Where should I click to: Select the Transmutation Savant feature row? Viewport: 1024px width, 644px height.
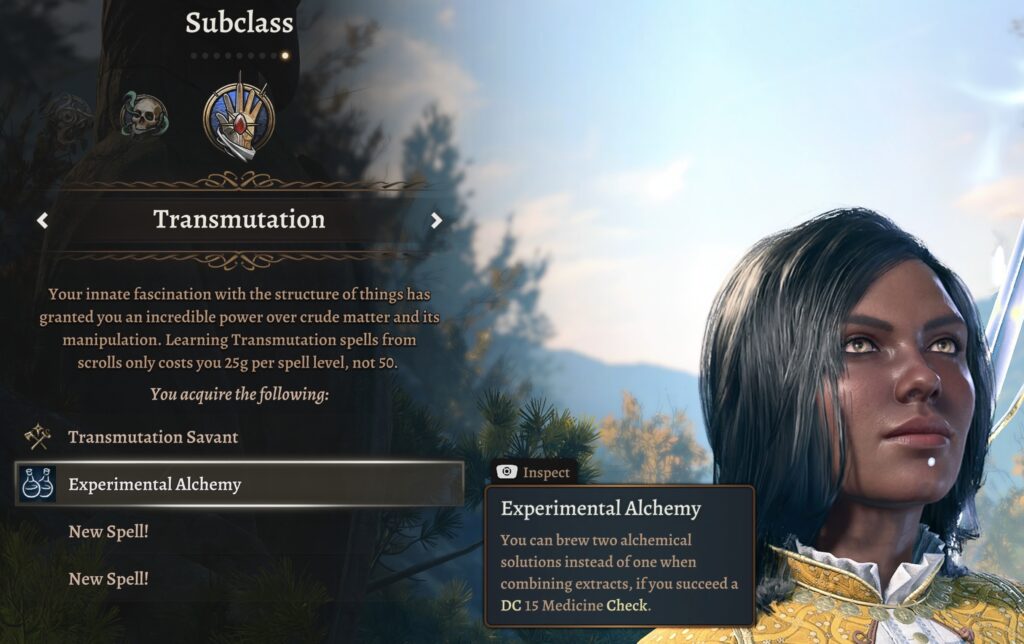(153, 437)
